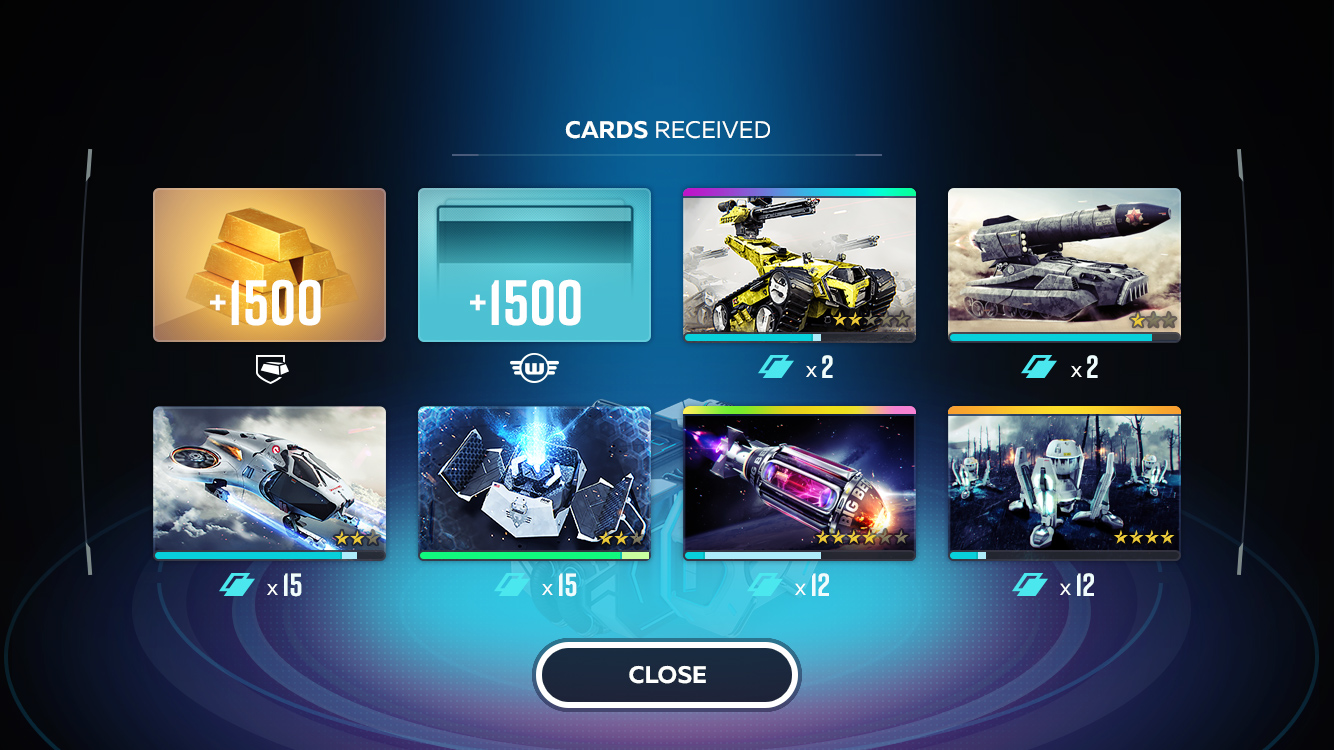This screenshot has height=750, width=1334.
Task: Select the white hovercraft aircraft card
Action: [269, 483]
